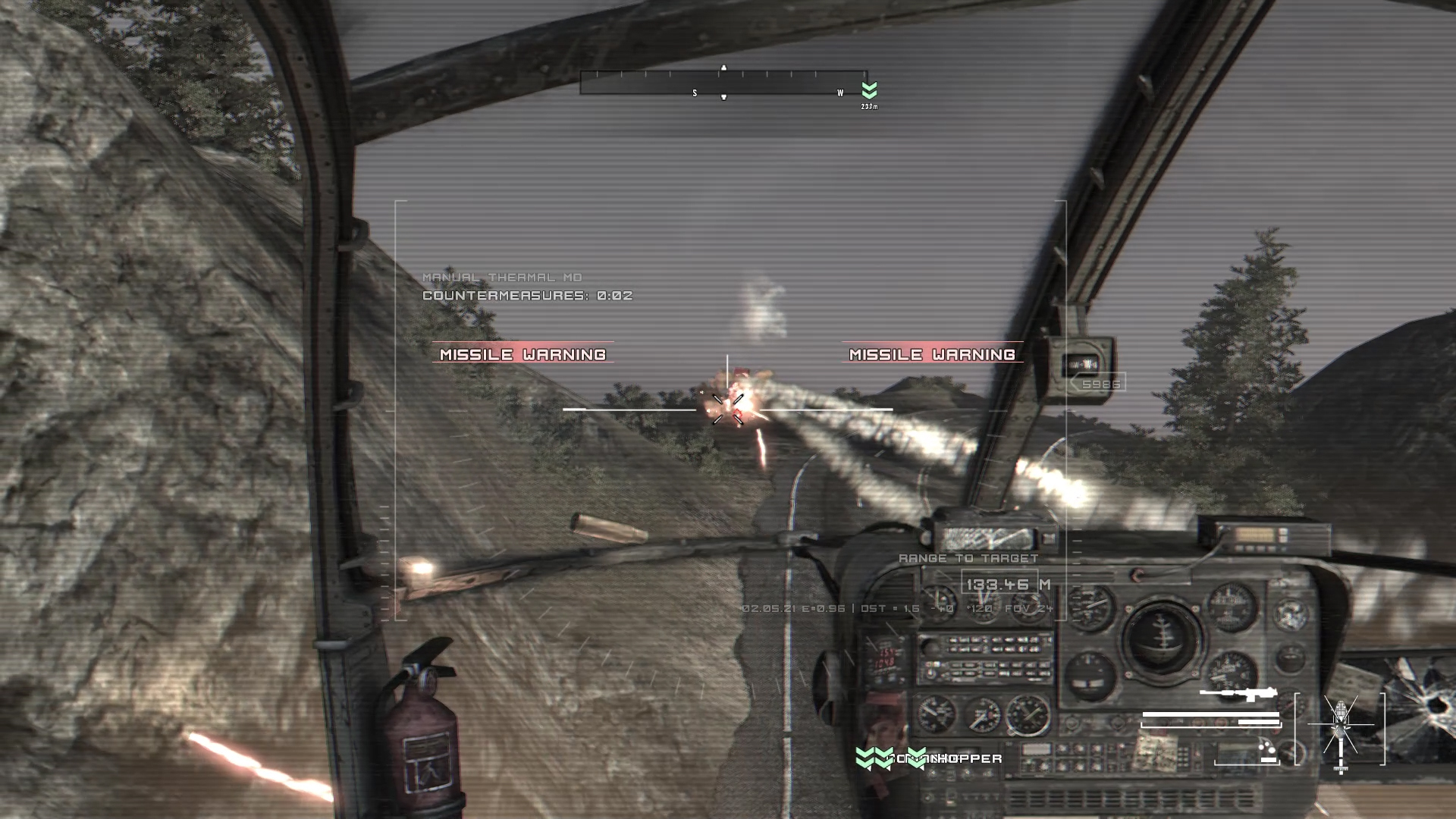Click the helicopter status icon
This screenshot has height=819, width=1456.
click(1341, 729)
